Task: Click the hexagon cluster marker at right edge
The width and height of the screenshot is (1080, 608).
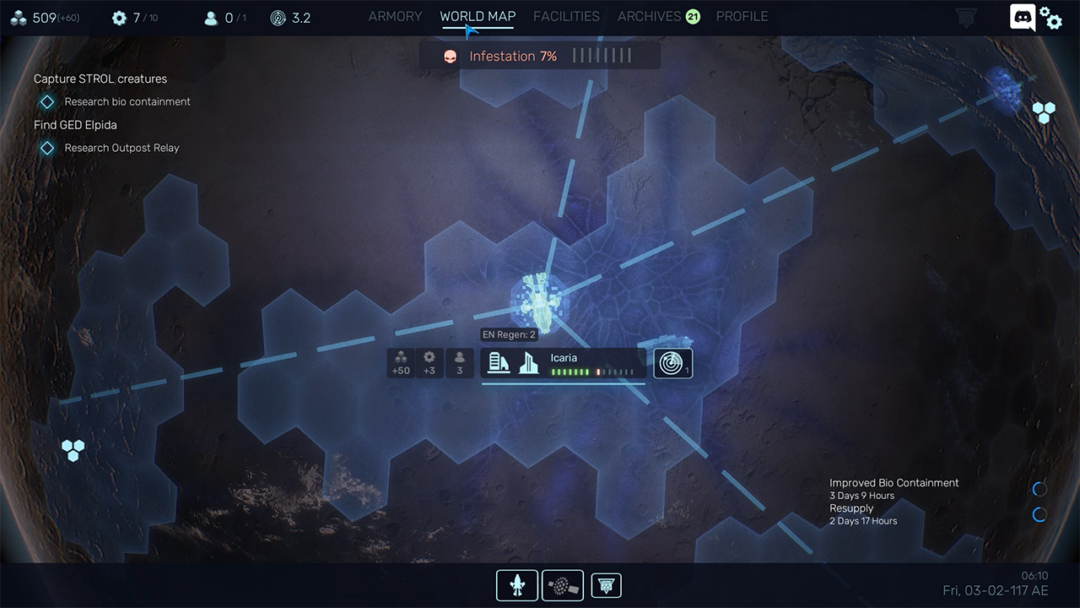Action: click(1044, 113)
